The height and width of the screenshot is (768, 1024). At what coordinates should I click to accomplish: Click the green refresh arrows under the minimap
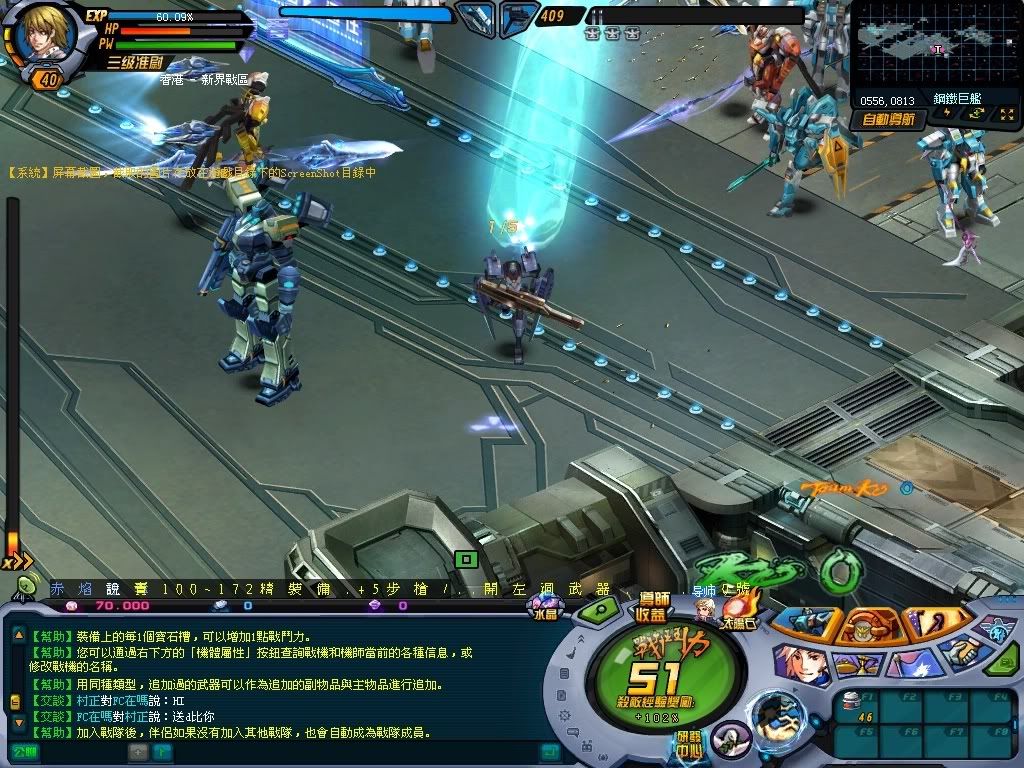(x=976, y=115)
